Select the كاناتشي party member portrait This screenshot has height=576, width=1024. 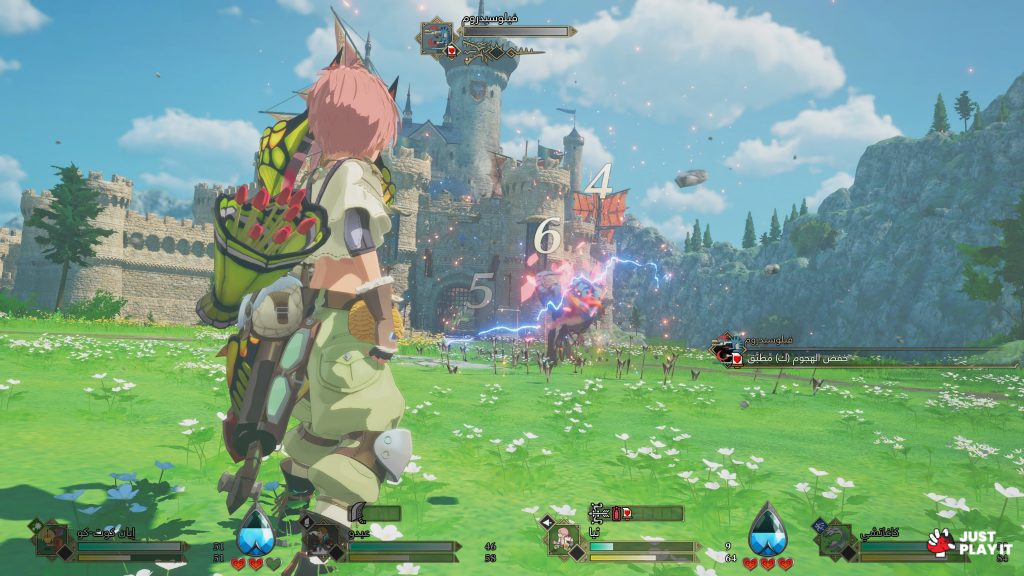[834, 540]
